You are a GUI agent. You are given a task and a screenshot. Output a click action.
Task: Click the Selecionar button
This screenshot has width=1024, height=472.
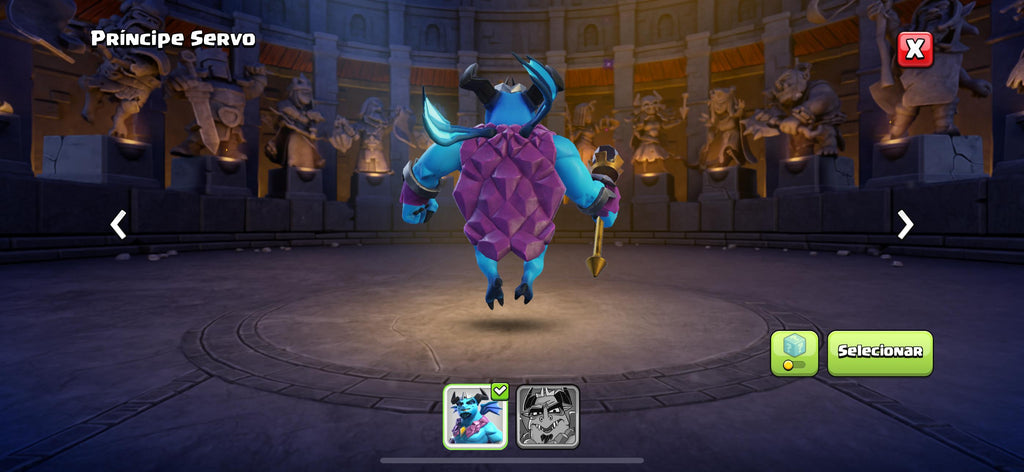[x=879, y=352]
